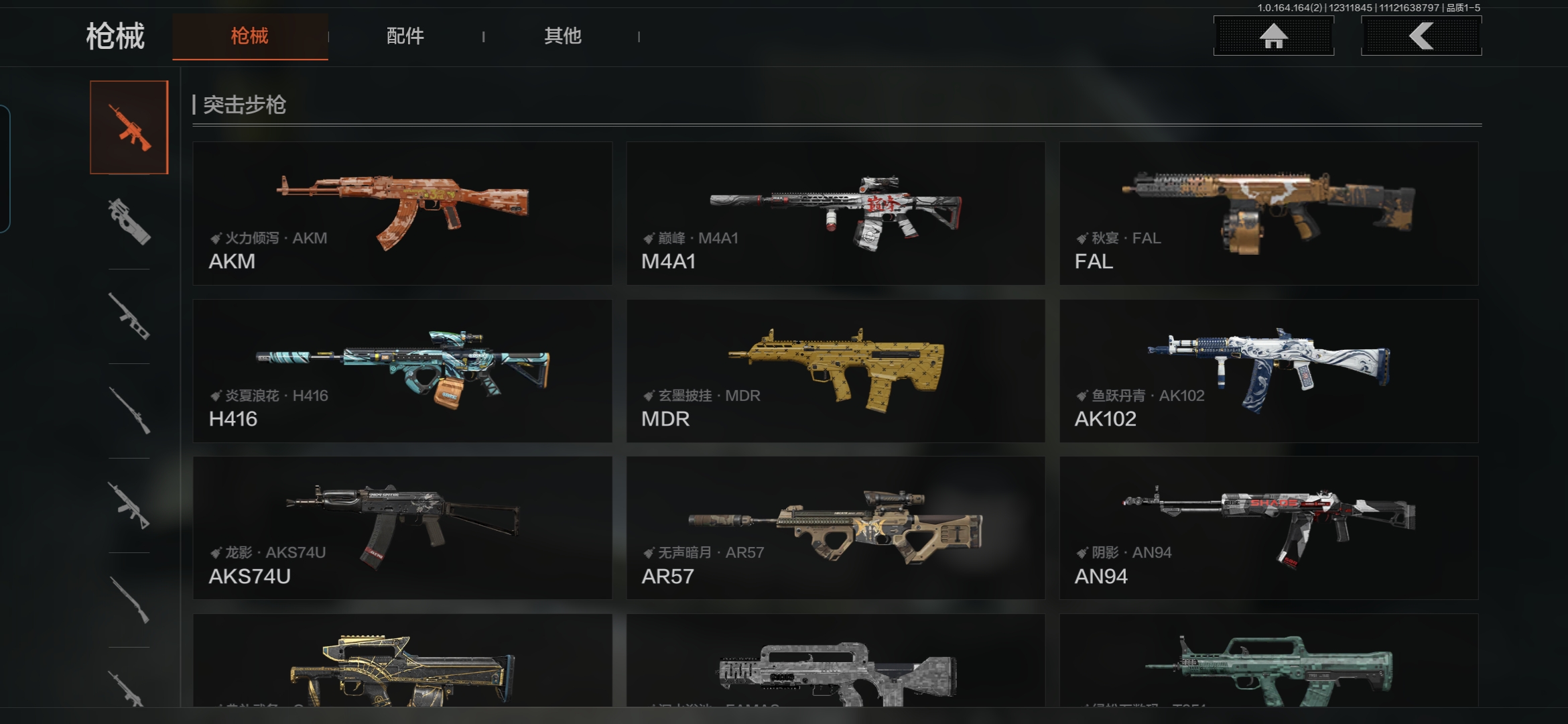Switch to the 枪械 tab
This screenshot has height=724, width=1568.
coord(250,36)
